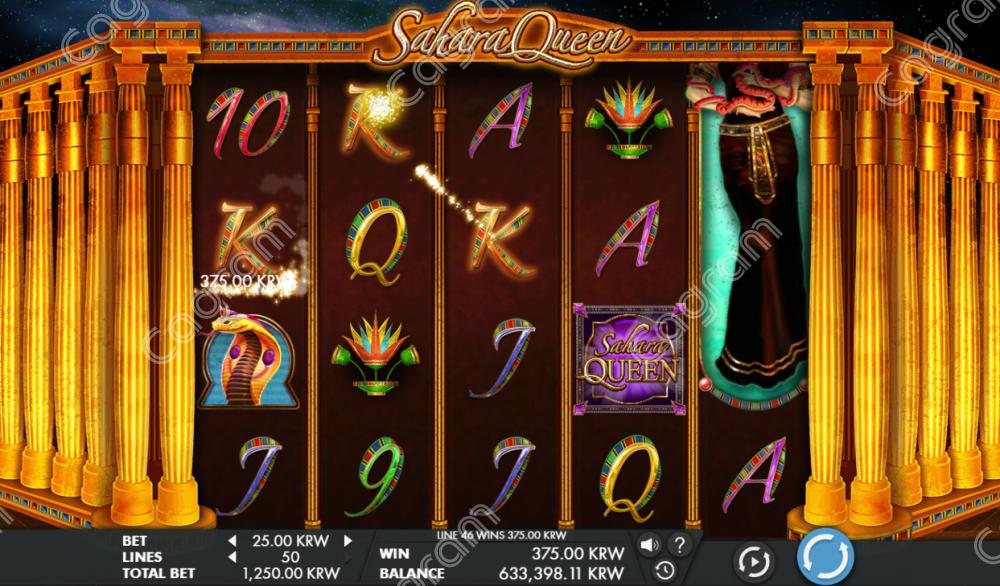Screen dimensions: 1000x586
Task: Start autoplay with the small circular button
Action: (x=753, y=558)
